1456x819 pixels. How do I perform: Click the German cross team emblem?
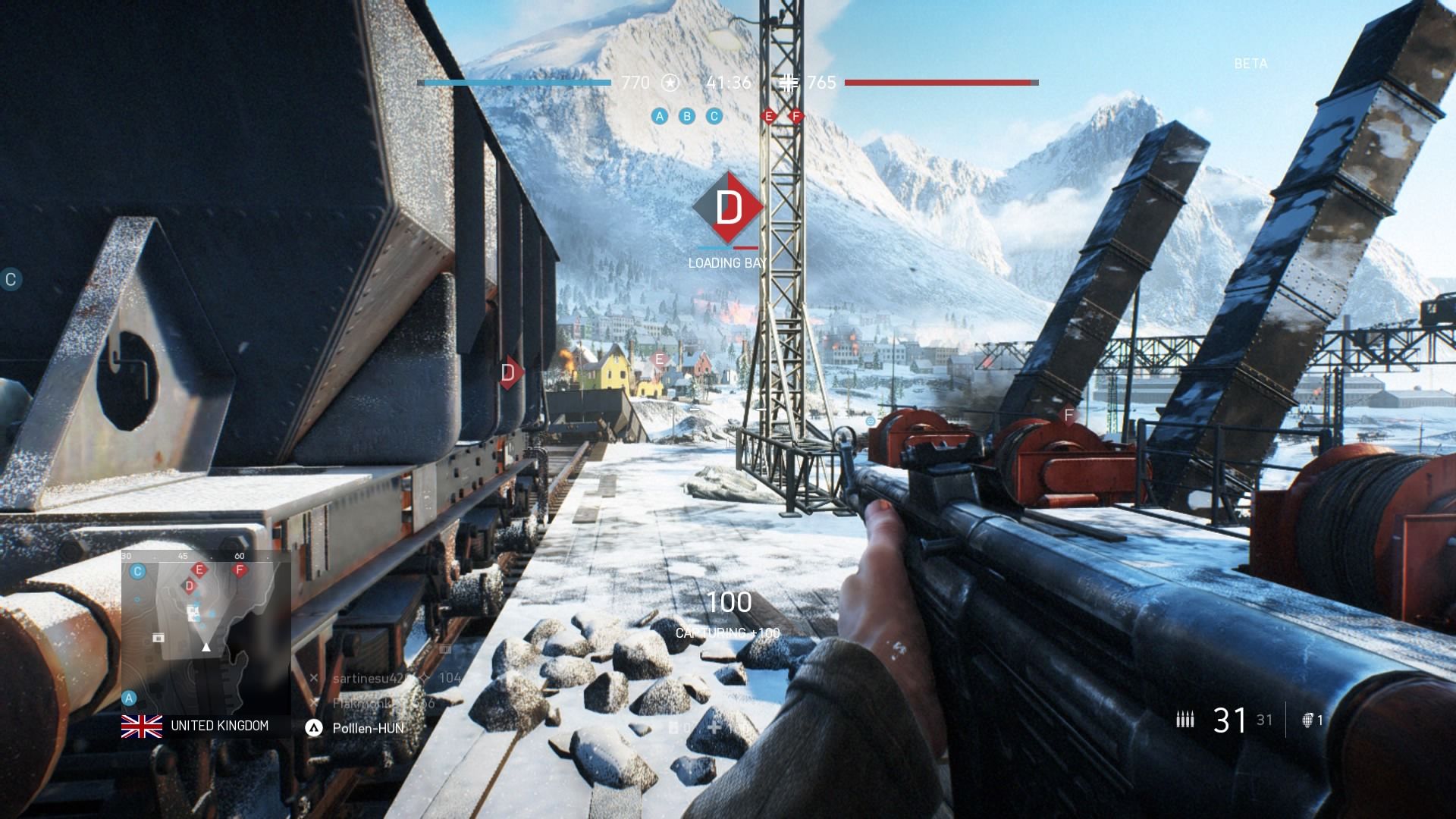pos(789,83)
